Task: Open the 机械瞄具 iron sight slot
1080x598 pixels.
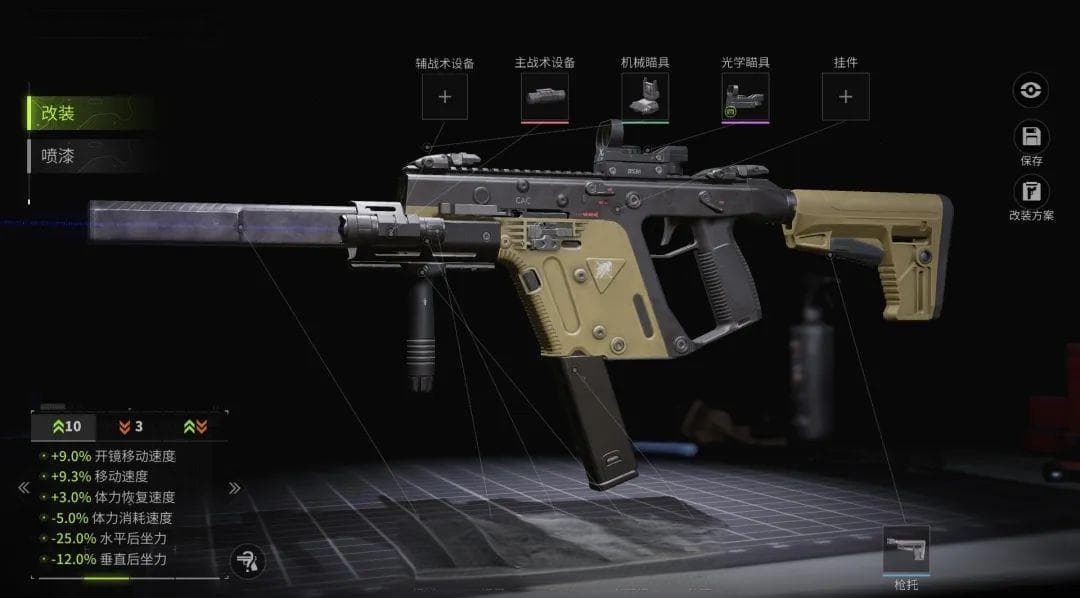Action: click(645, 96)
